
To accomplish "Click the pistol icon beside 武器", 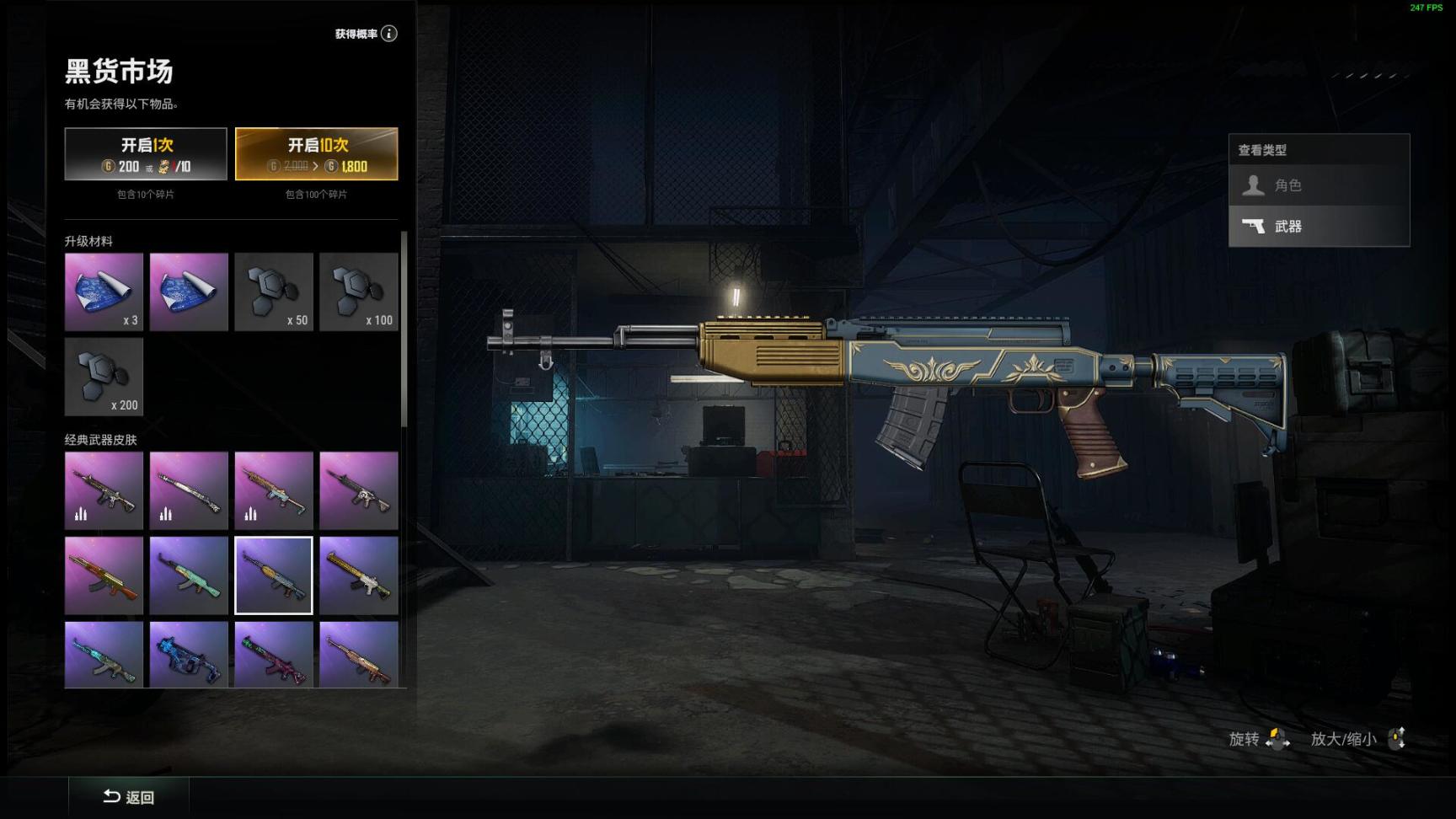I will click(1255, 227).
